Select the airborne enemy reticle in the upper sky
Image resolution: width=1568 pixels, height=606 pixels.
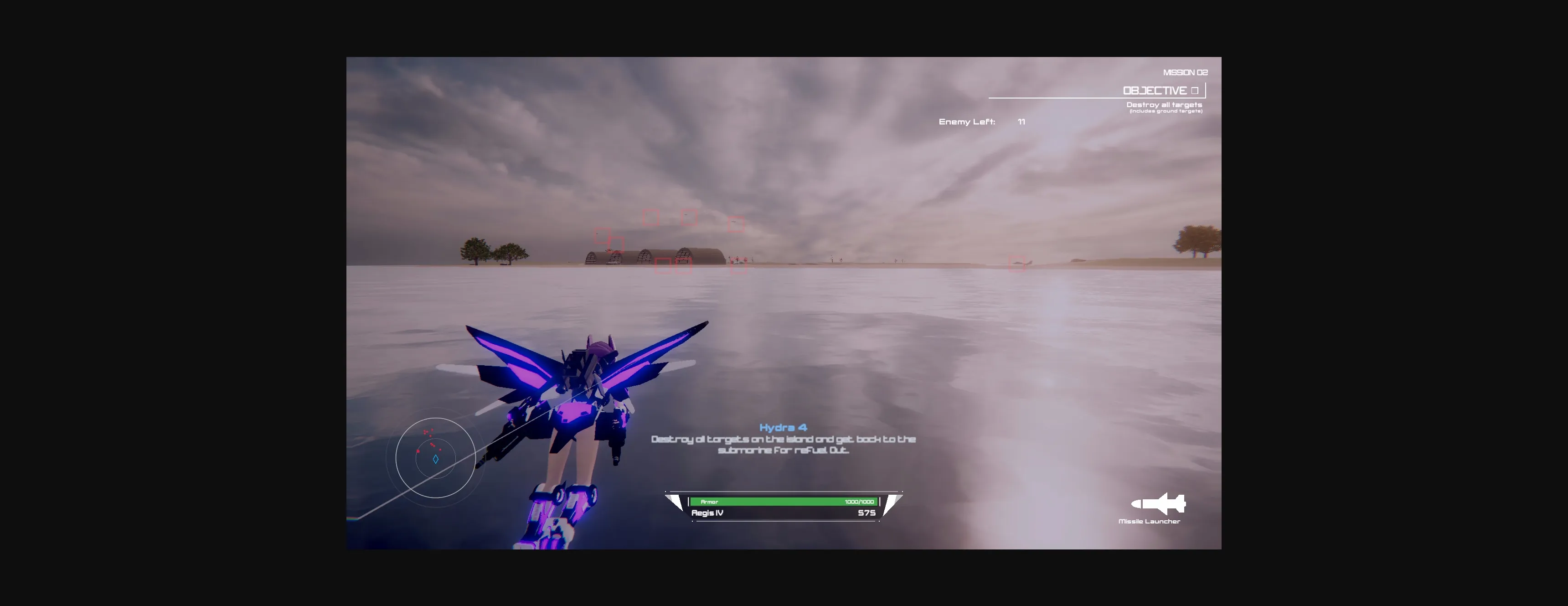pos(689,217)
